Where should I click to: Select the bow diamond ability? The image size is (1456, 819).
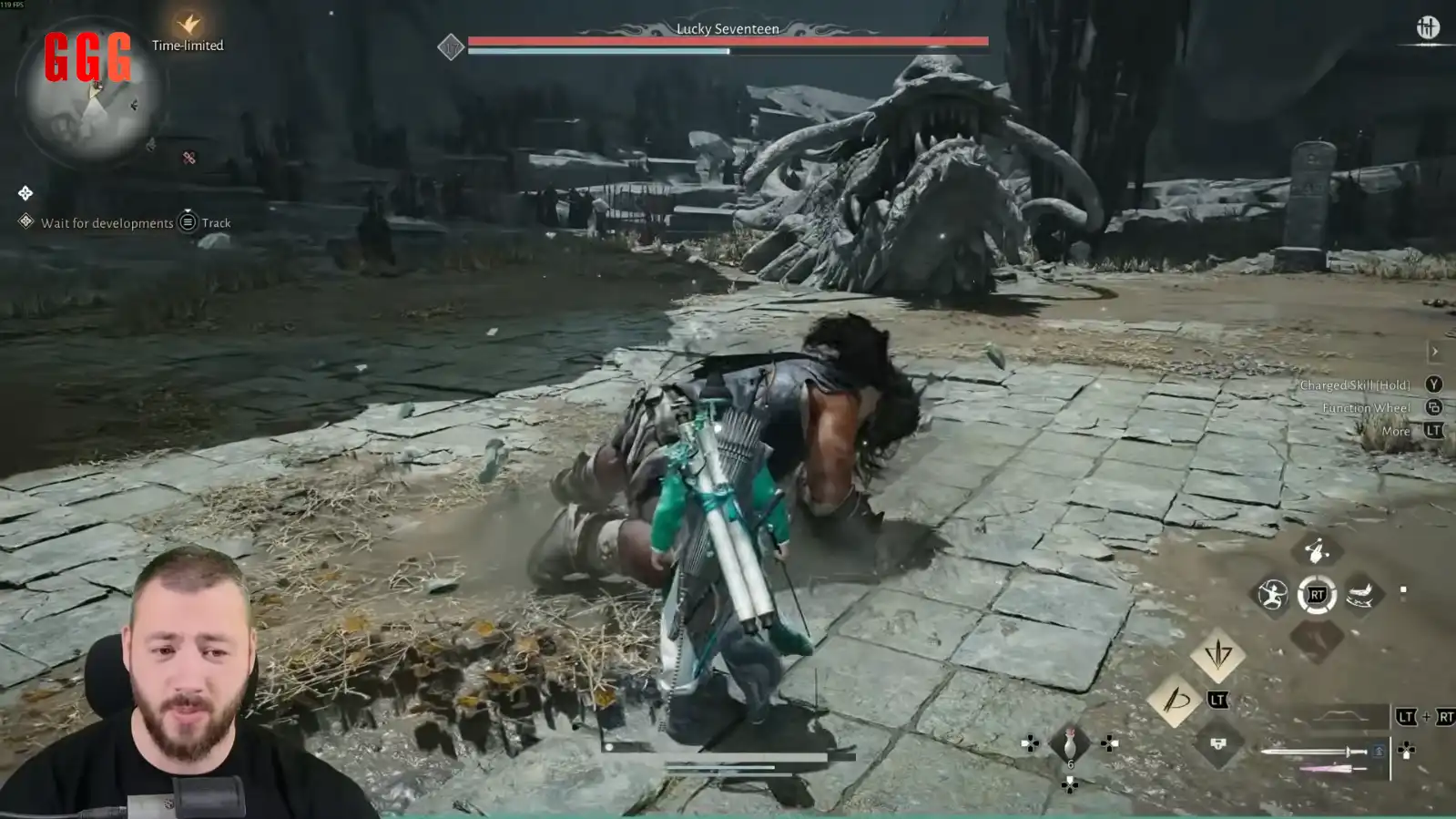(x=1175, y=700)
